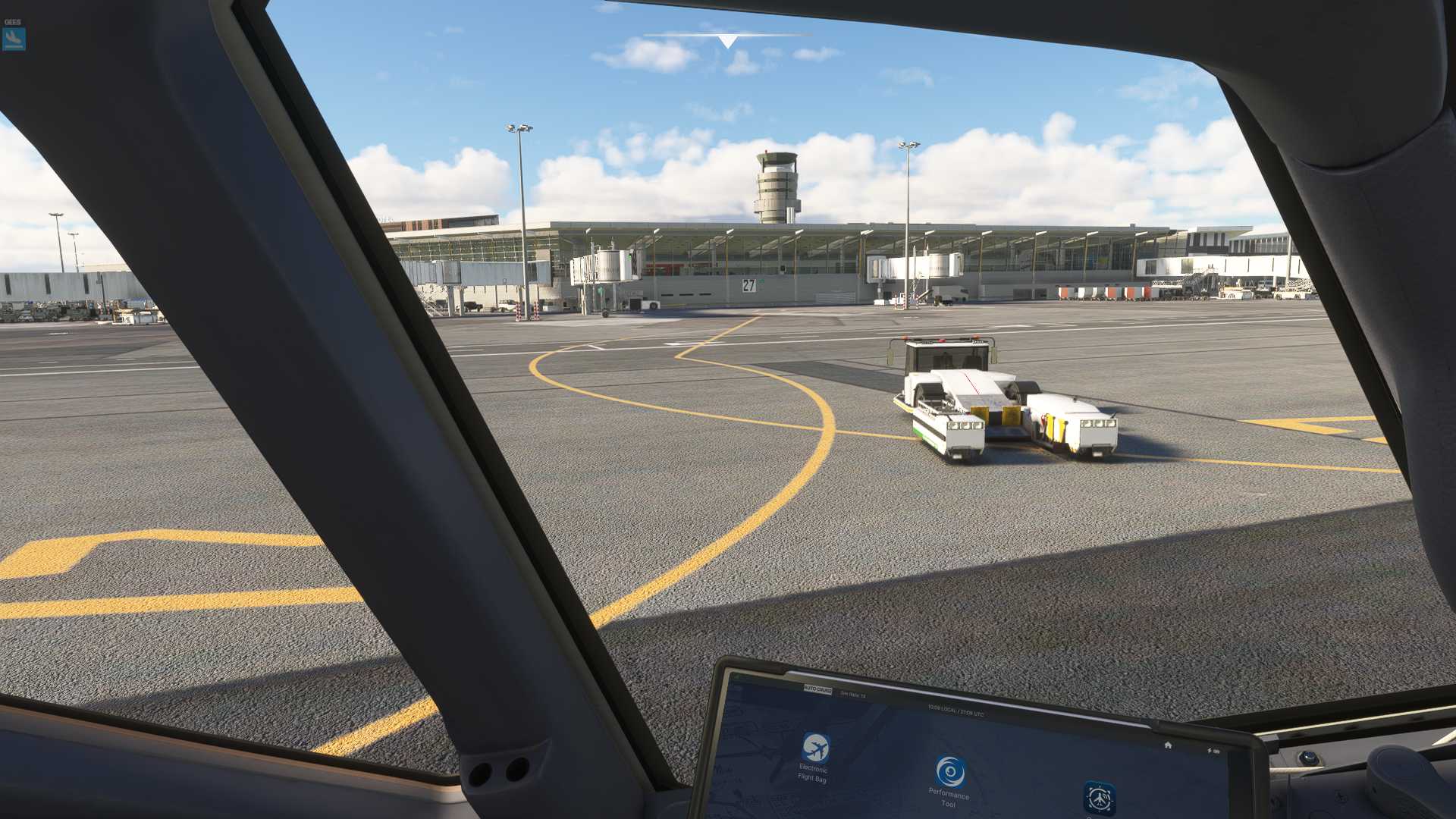Open the Electronic Flight Bag app

[815, 748]
